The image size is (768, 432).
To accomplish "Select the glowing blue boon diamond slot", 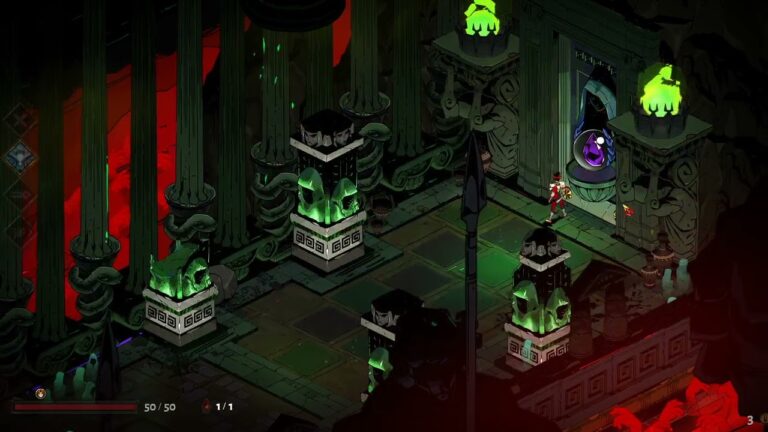I will click(19, 157).
